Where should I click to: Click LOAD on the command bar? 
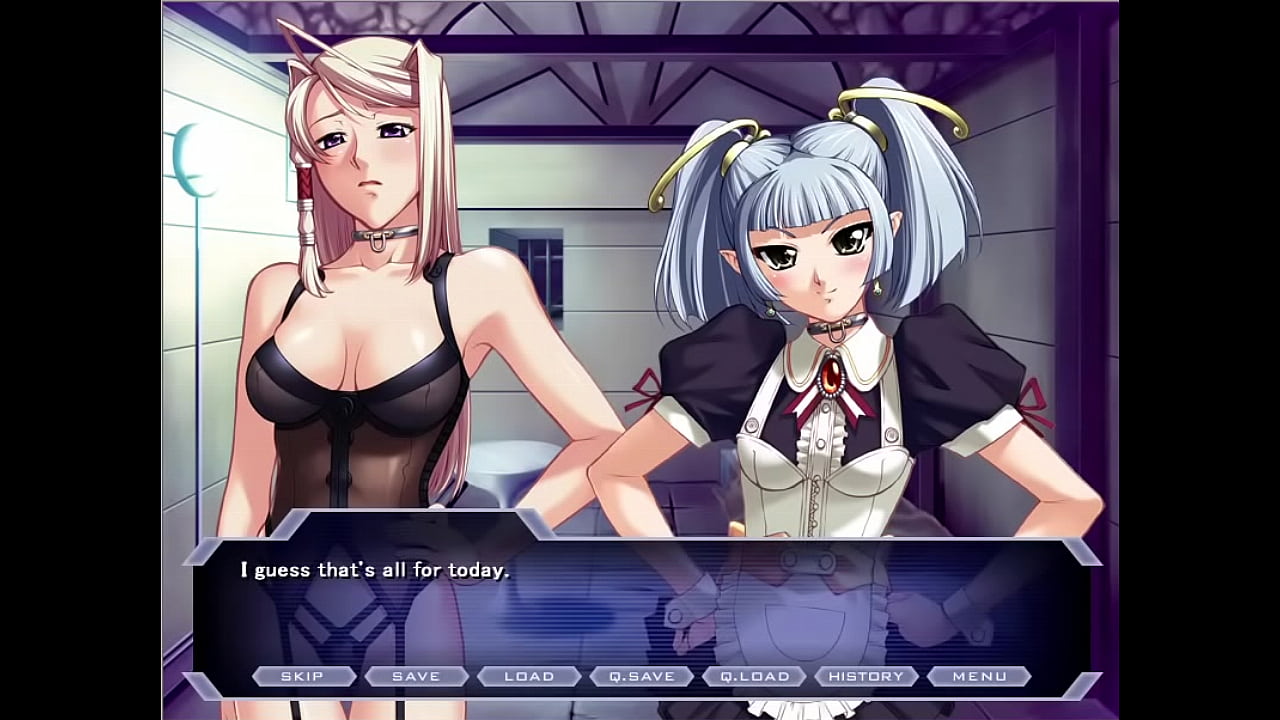(x=531, y=676)
